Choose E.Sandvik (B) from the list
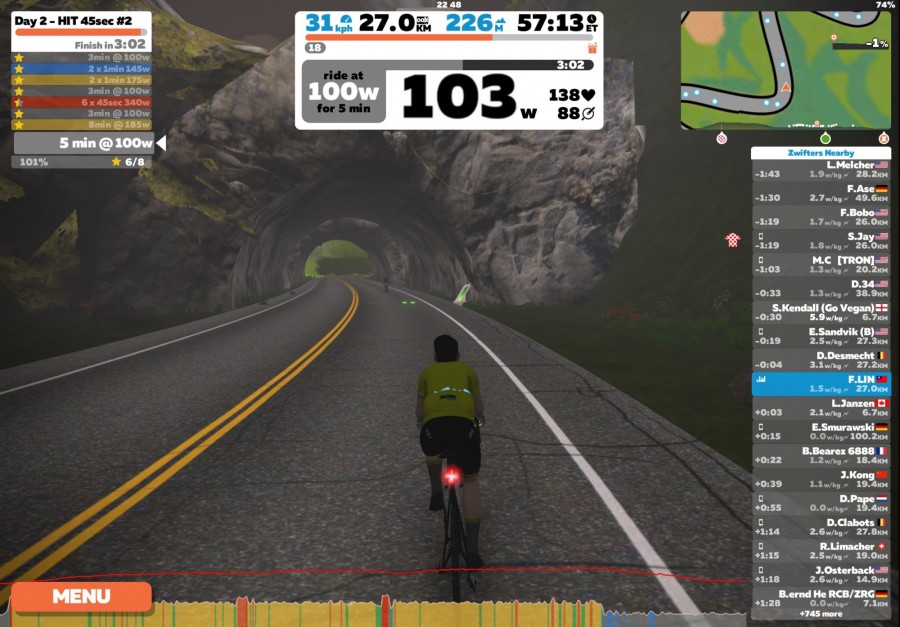900x627 pixels. click(821, 336)
